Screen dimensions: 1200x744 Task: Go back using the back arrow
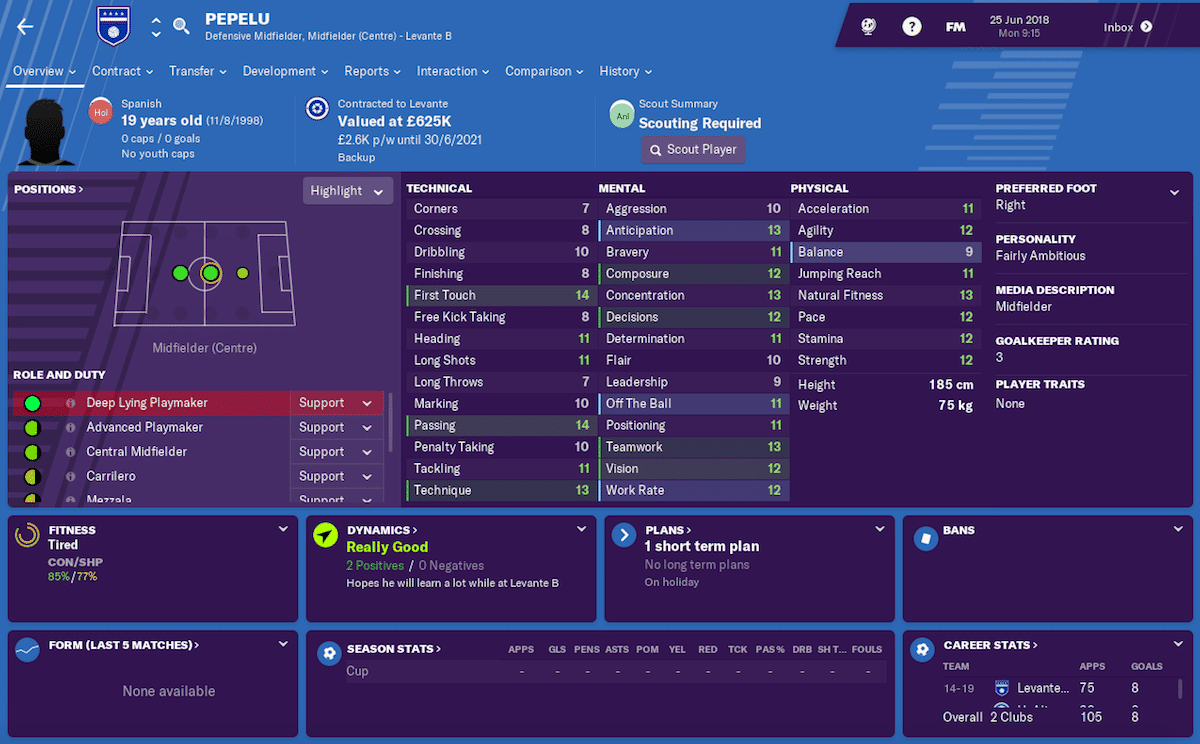pos(25,27)
